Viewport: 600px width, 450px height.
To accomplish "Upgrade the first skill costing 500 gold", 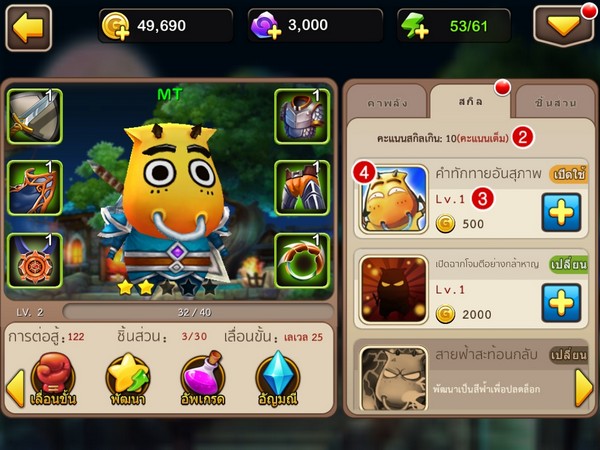I will point(561,212).
